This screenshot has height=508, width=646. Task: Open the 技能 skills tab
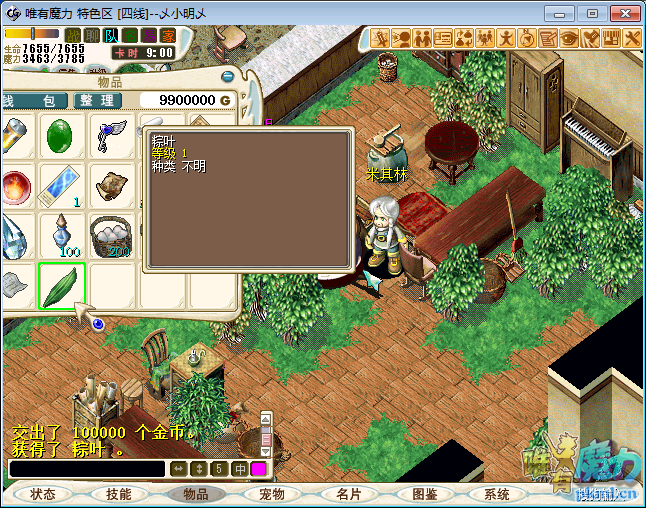[119, 494]
